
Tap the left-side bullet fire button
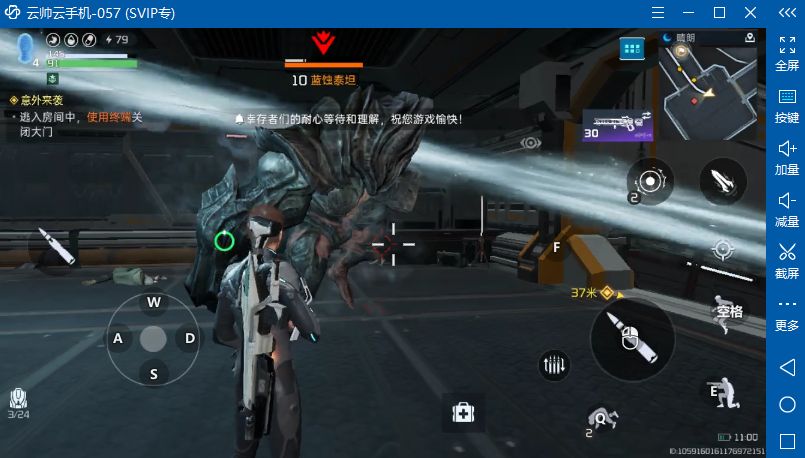54,245
